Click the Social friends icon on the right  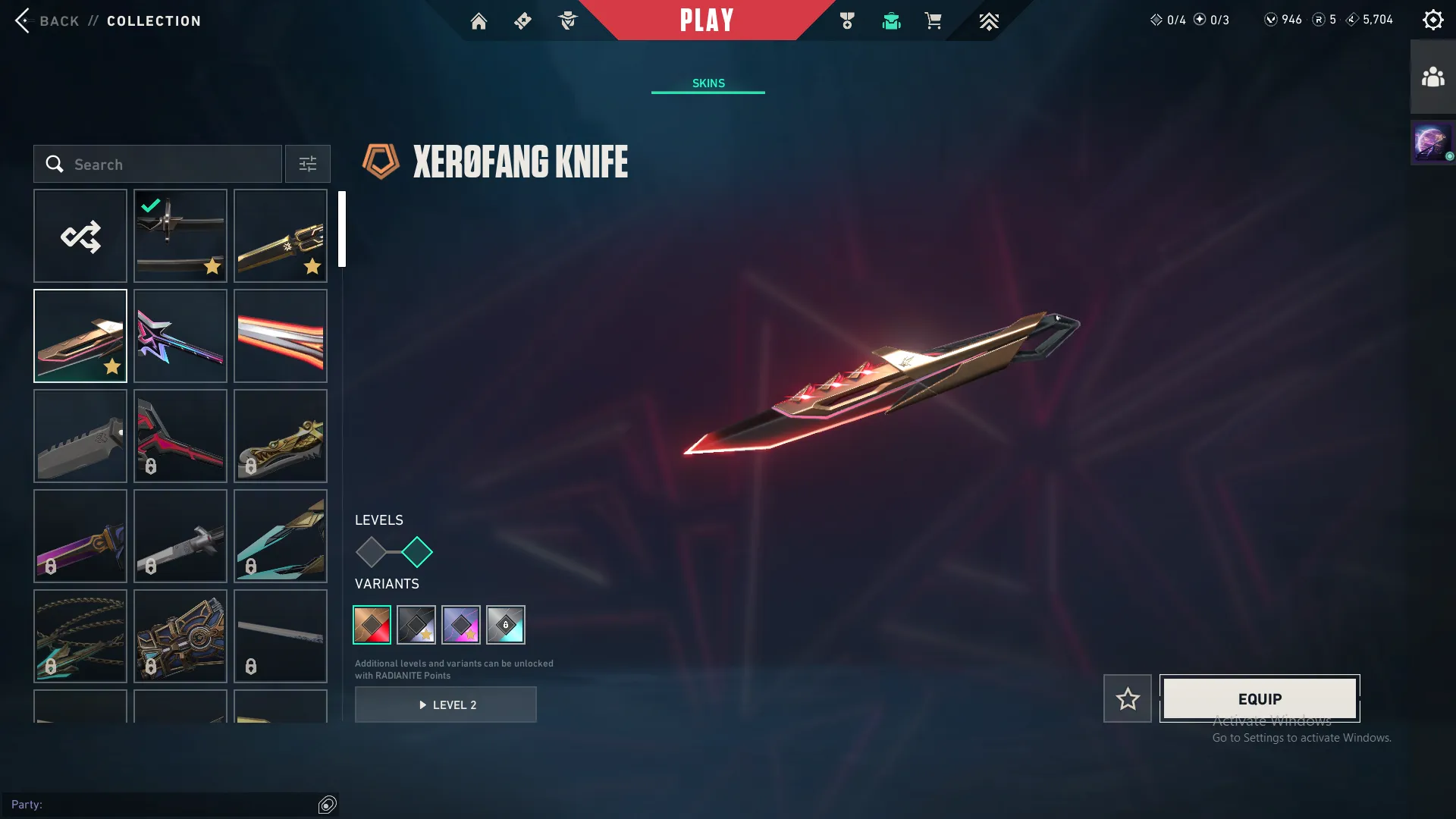(x=1432, y=74)
